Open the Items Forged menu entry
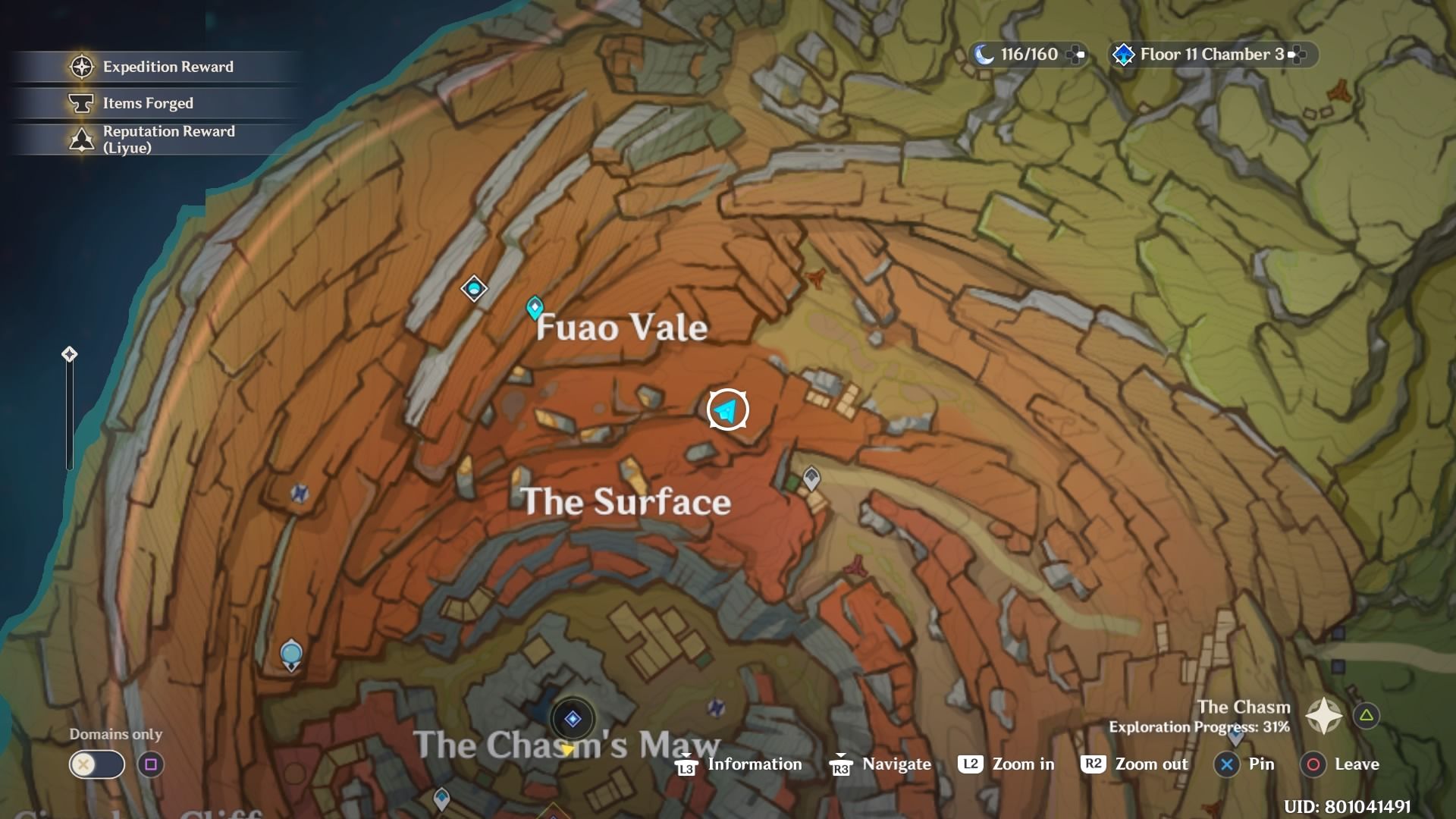The height and width of the screenshot is (819, 1456). (x=148, y=103)
